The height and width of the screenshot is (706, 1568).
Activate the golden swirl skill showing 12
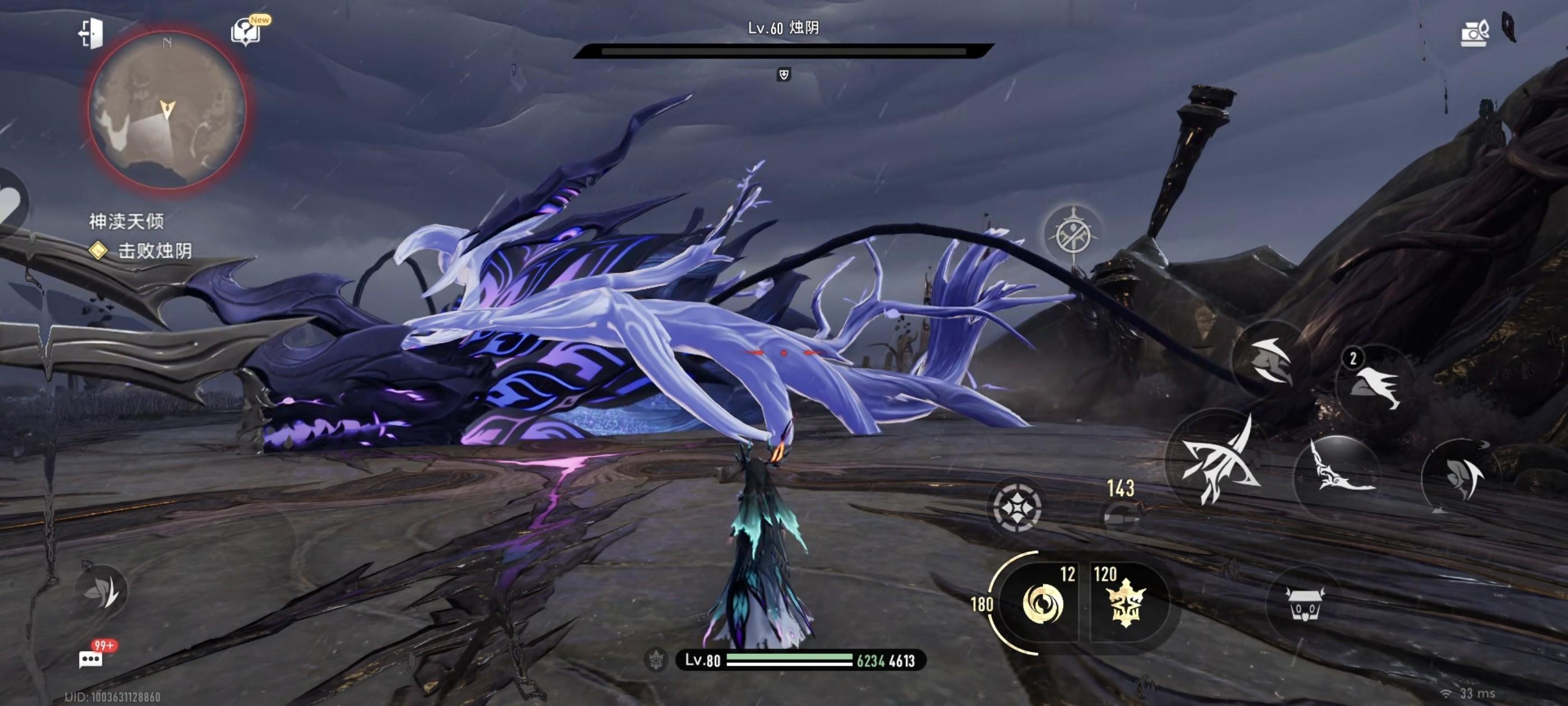[1042, 602]
